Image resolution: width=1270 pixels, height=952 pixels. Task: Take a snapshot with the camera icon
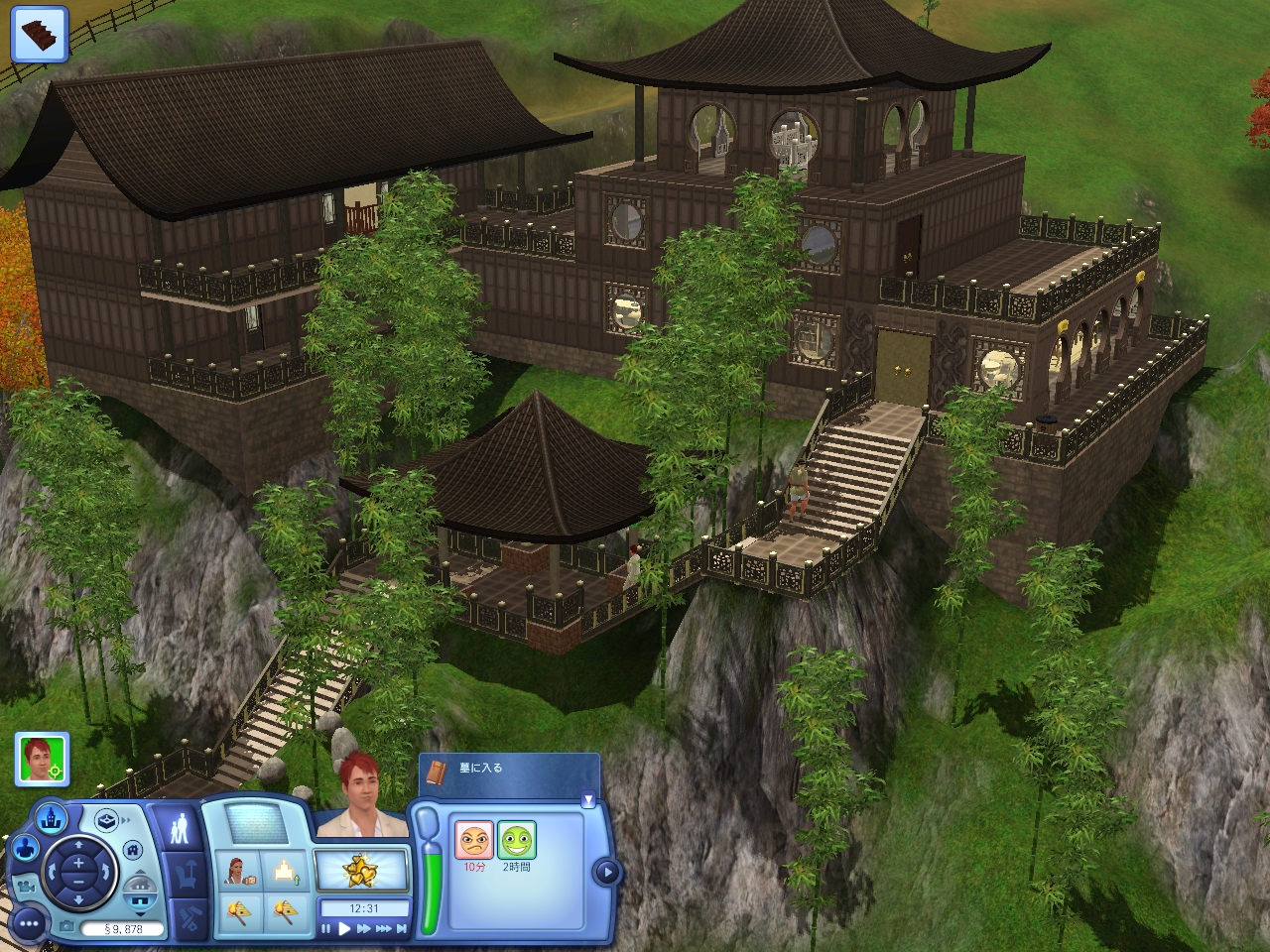[x=66, y=926]
